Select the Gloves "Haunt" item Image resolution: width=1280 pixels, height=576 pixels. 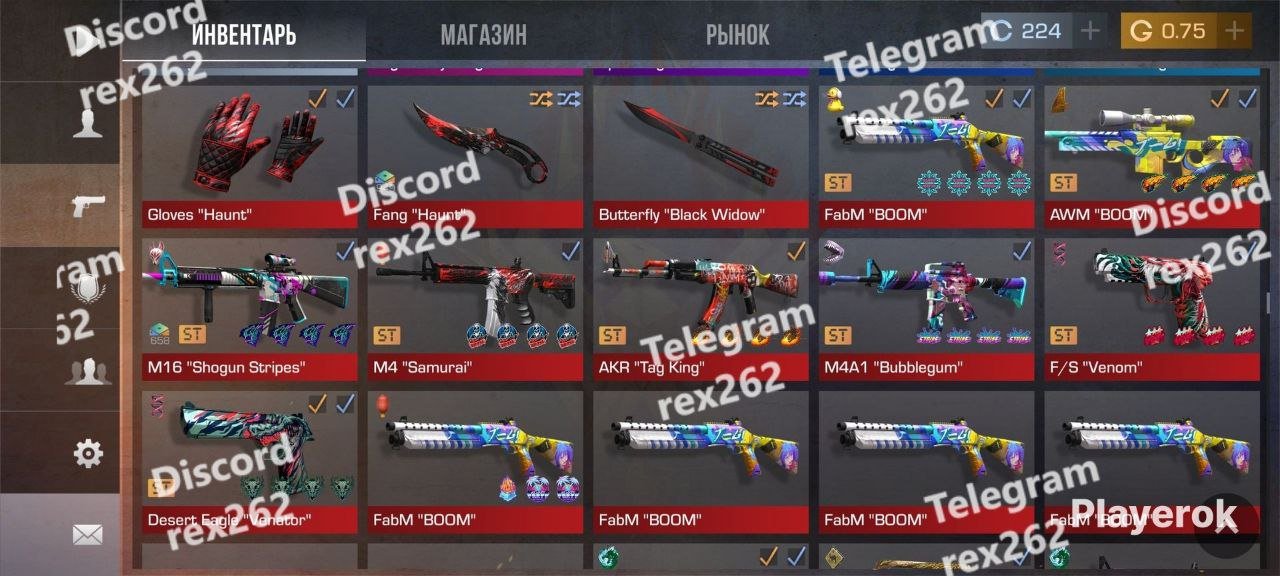[x=249, y=156]
